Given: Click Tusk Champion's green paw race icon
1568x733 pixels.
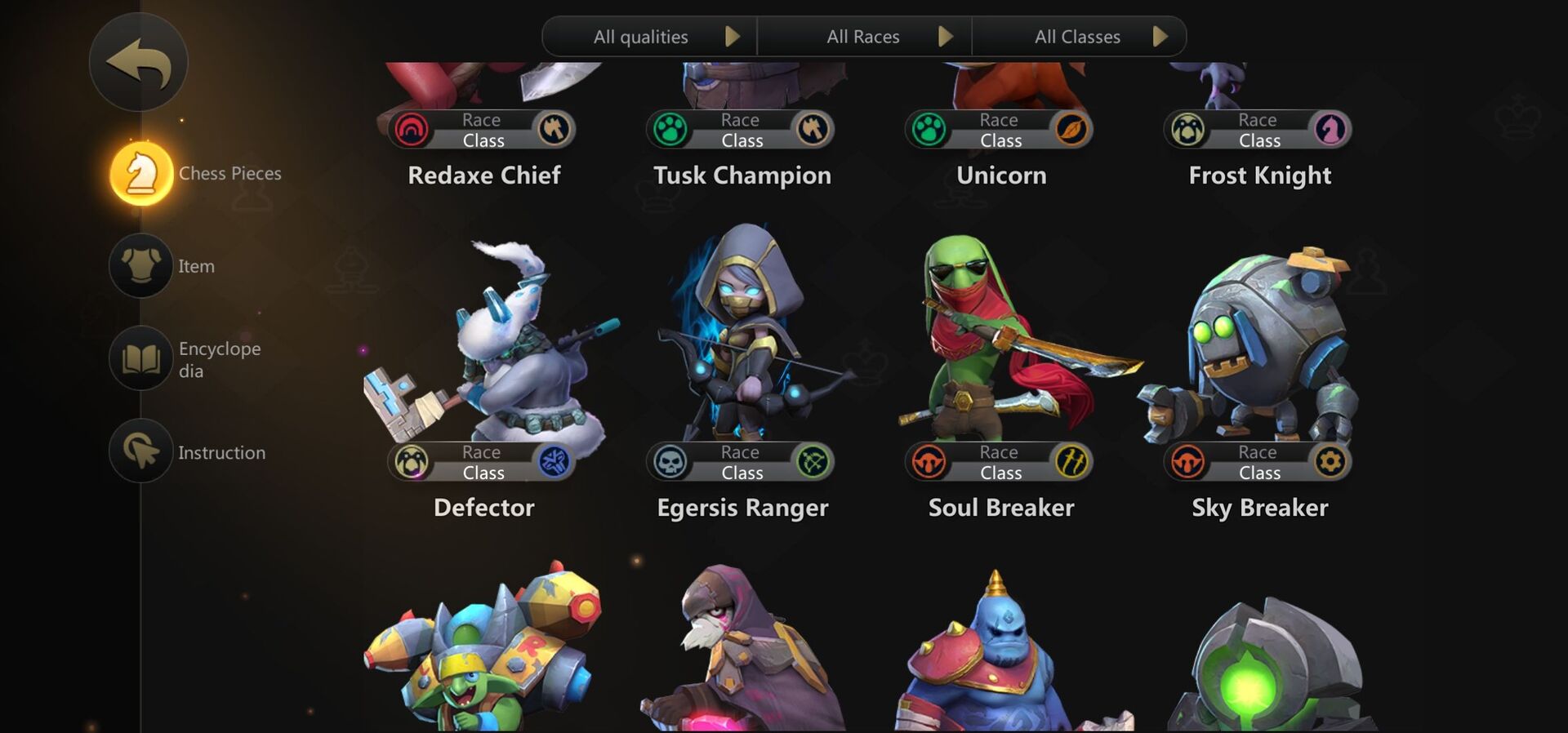Looking at the screenshot, I should 670,129.
